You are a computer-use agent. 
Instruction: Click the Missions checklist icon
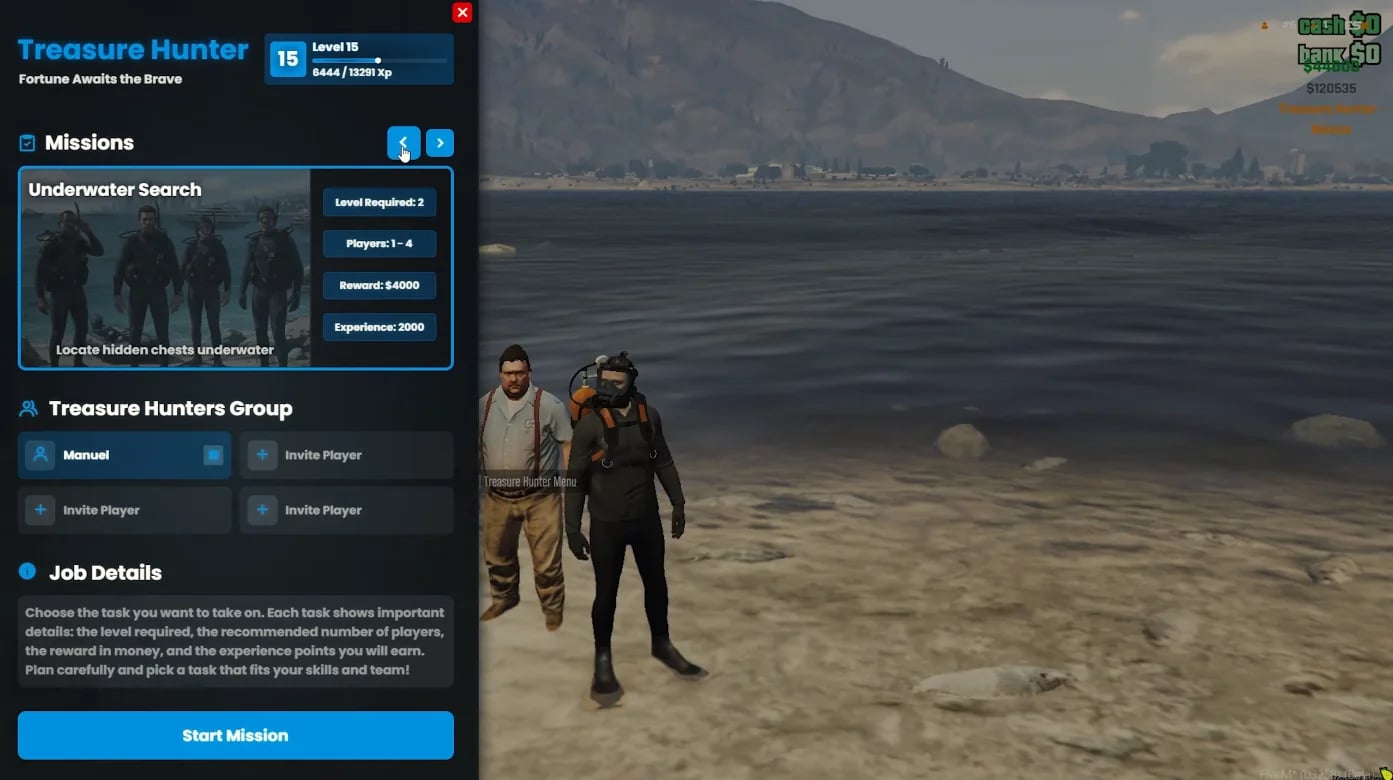click(x=27, y=142)
